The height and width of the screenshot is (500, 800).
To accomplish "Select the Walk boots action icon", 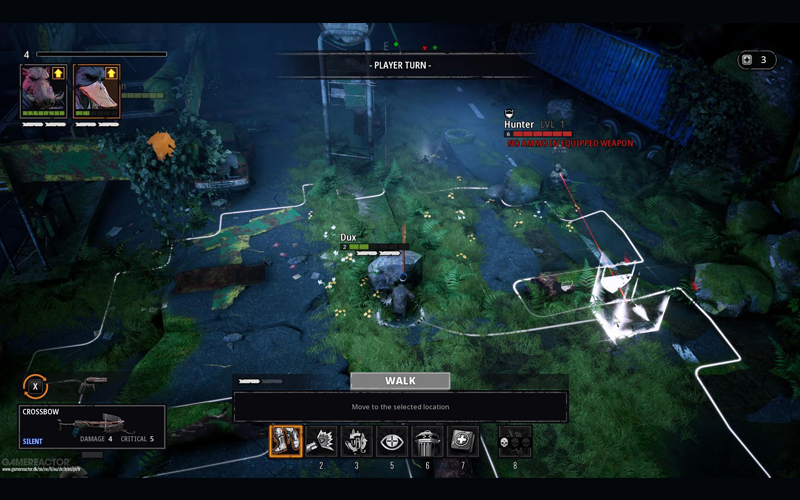I will 286,441.
